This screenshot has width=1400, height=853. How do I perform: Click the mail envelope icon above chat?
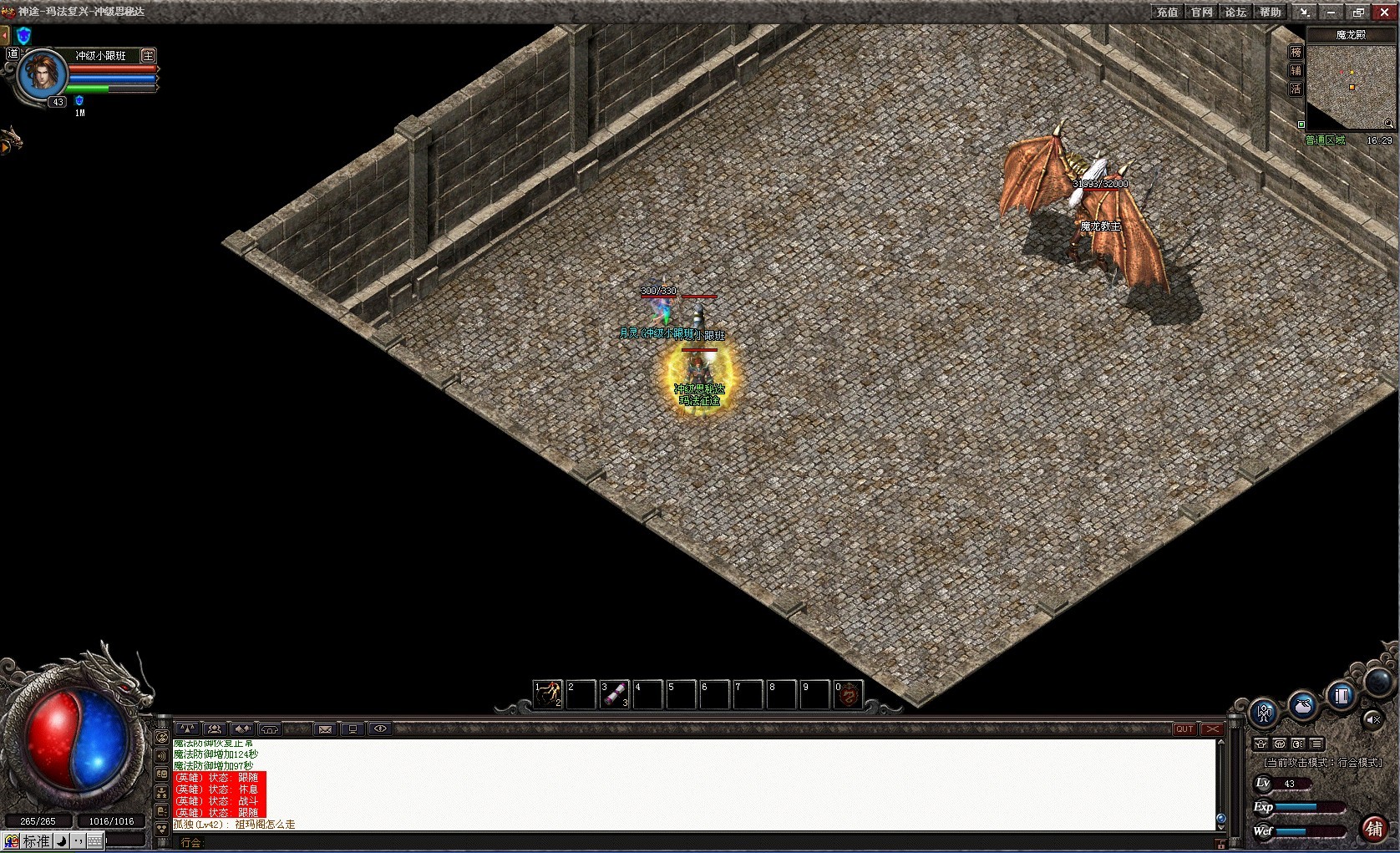point(325,729)
